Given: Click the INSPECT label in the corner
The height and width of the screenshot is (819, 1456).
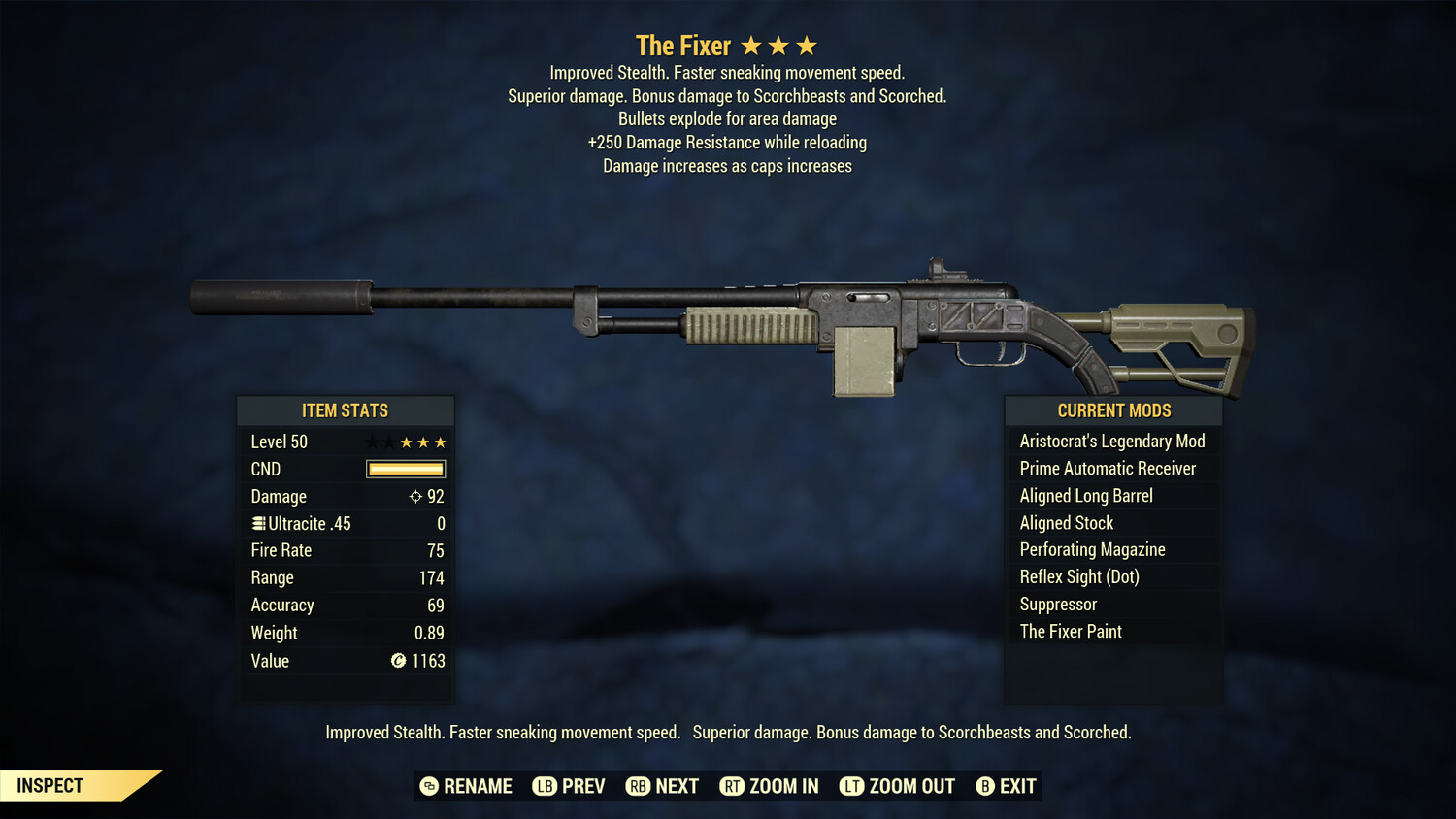Looking at the screenshot, I should (49, 785).
